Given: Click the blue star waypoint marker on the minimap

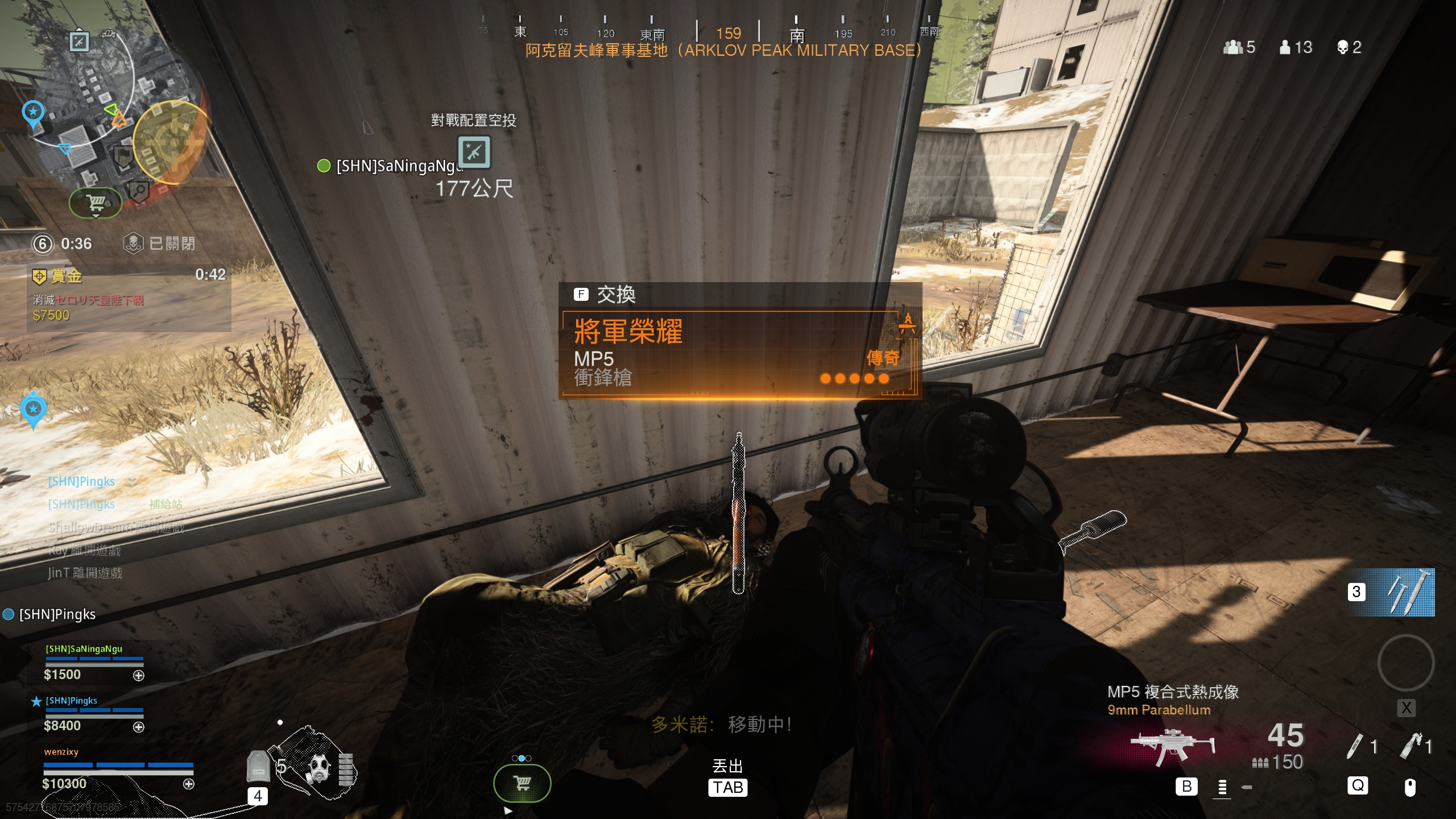Looking at the screenshot, I should (33, 112).
